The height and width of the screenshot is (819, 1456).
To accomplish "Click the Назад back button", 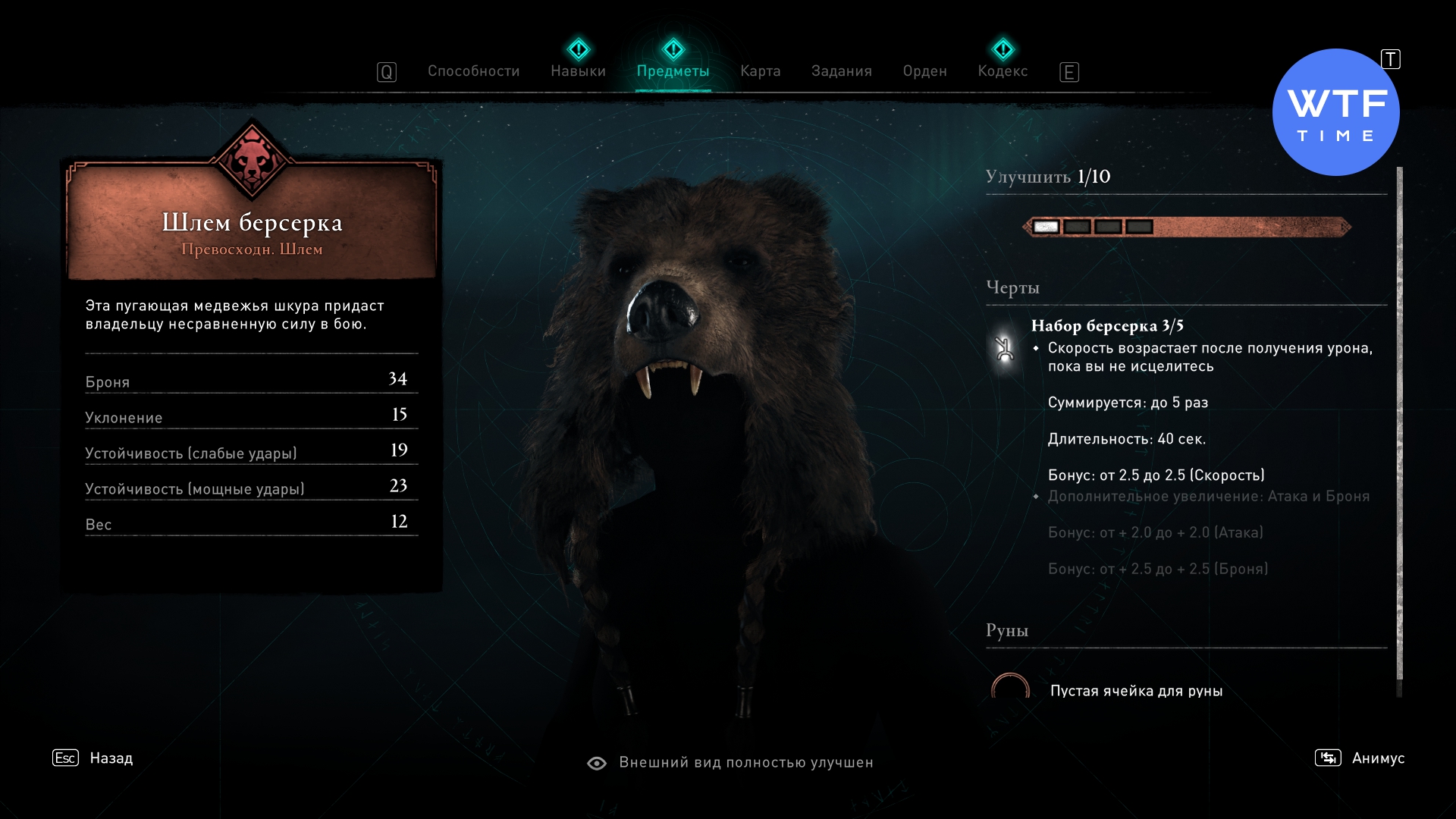I will (111, 758).
